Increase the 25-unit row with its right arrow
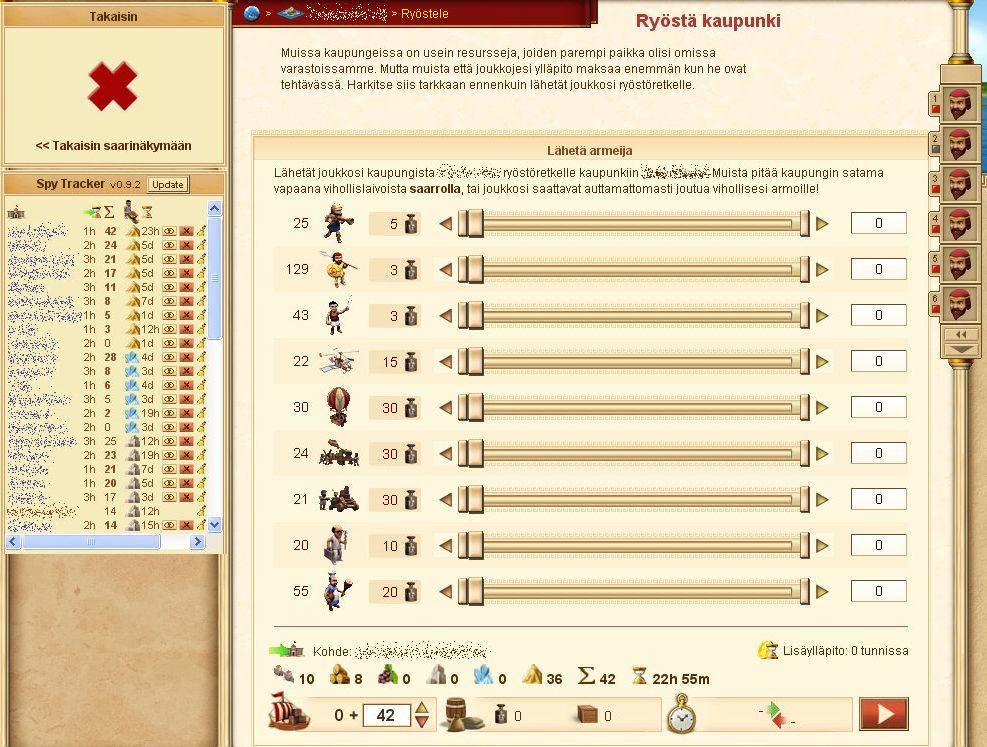Viewport: 987px width, 747px height. point(823,224)
